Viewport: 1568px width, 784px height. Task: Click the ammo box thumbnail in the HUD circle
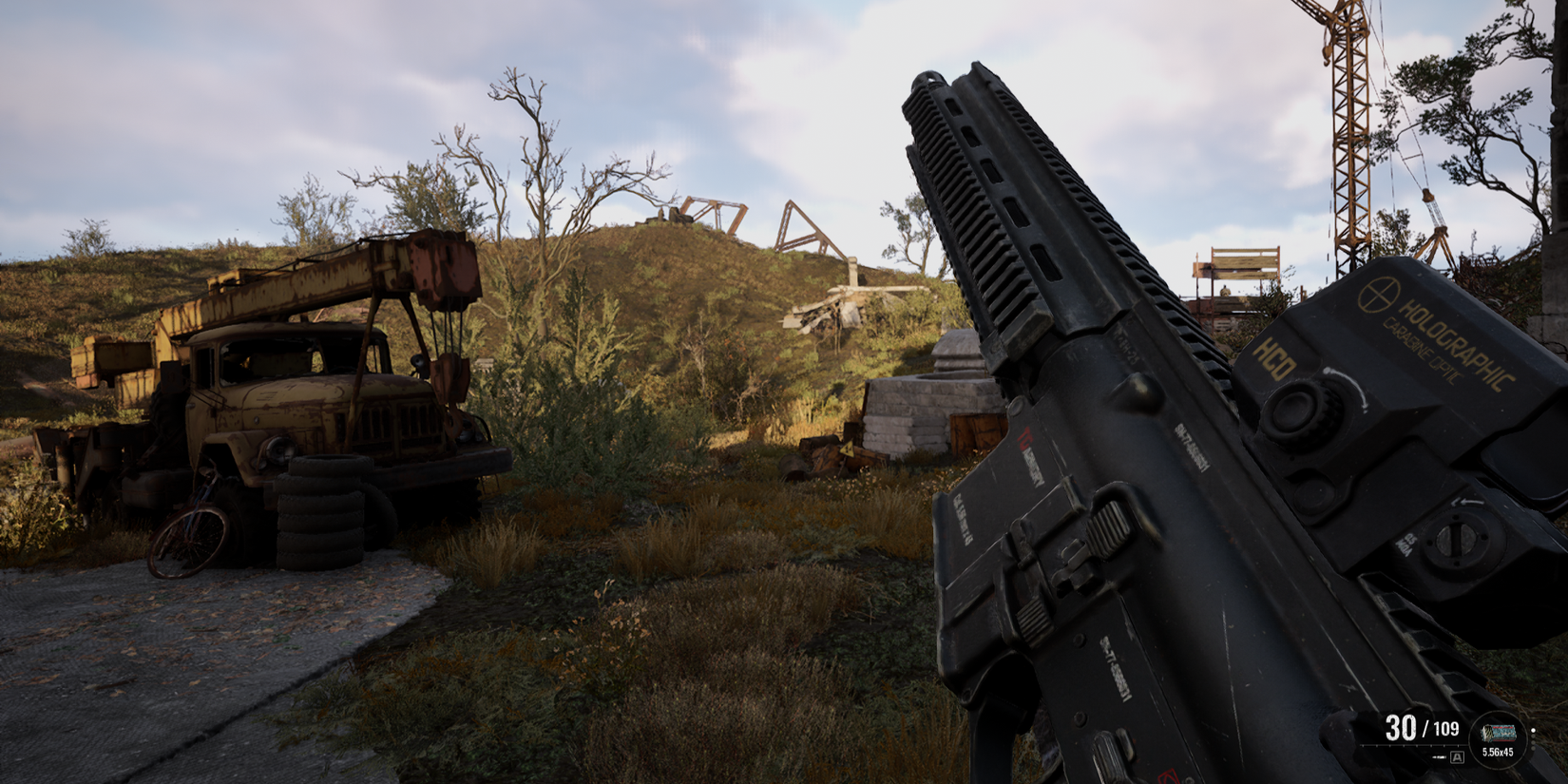pos(1499,733)
